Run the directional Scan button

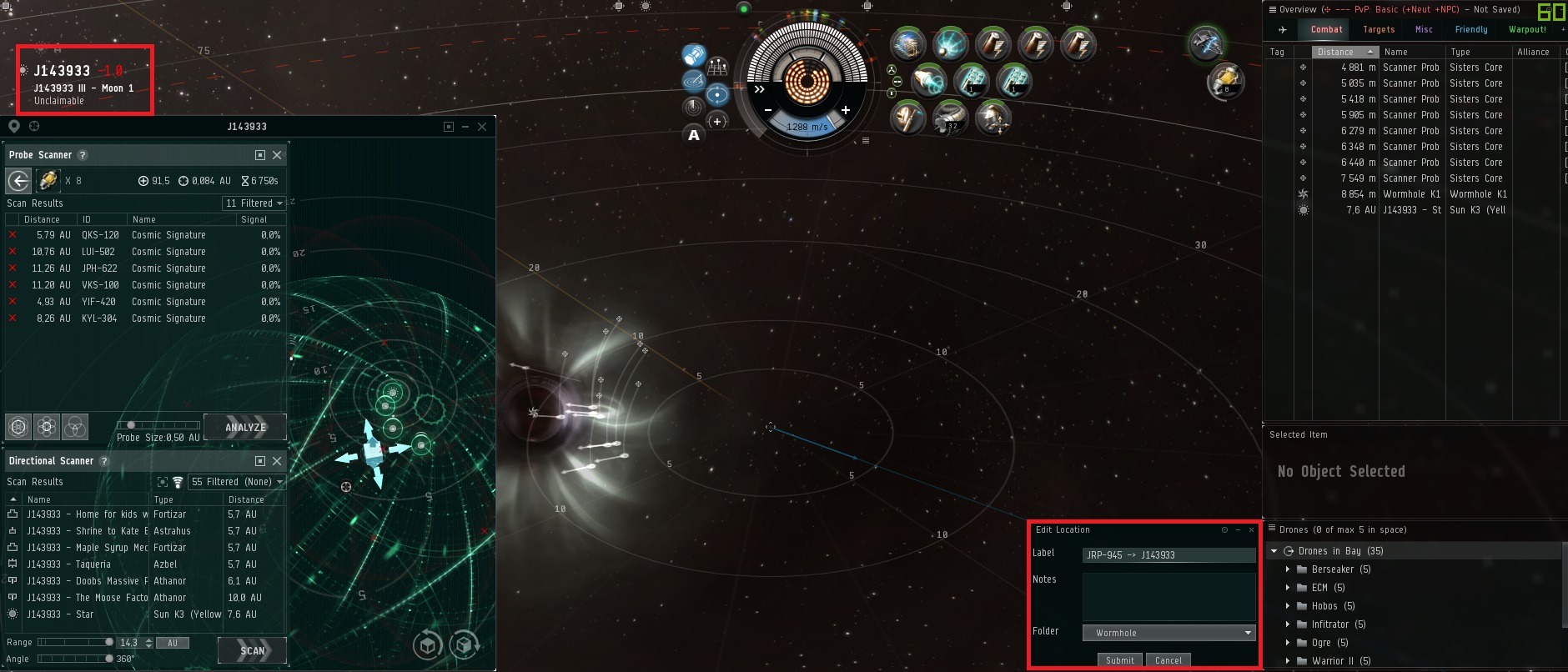[252, 650]
